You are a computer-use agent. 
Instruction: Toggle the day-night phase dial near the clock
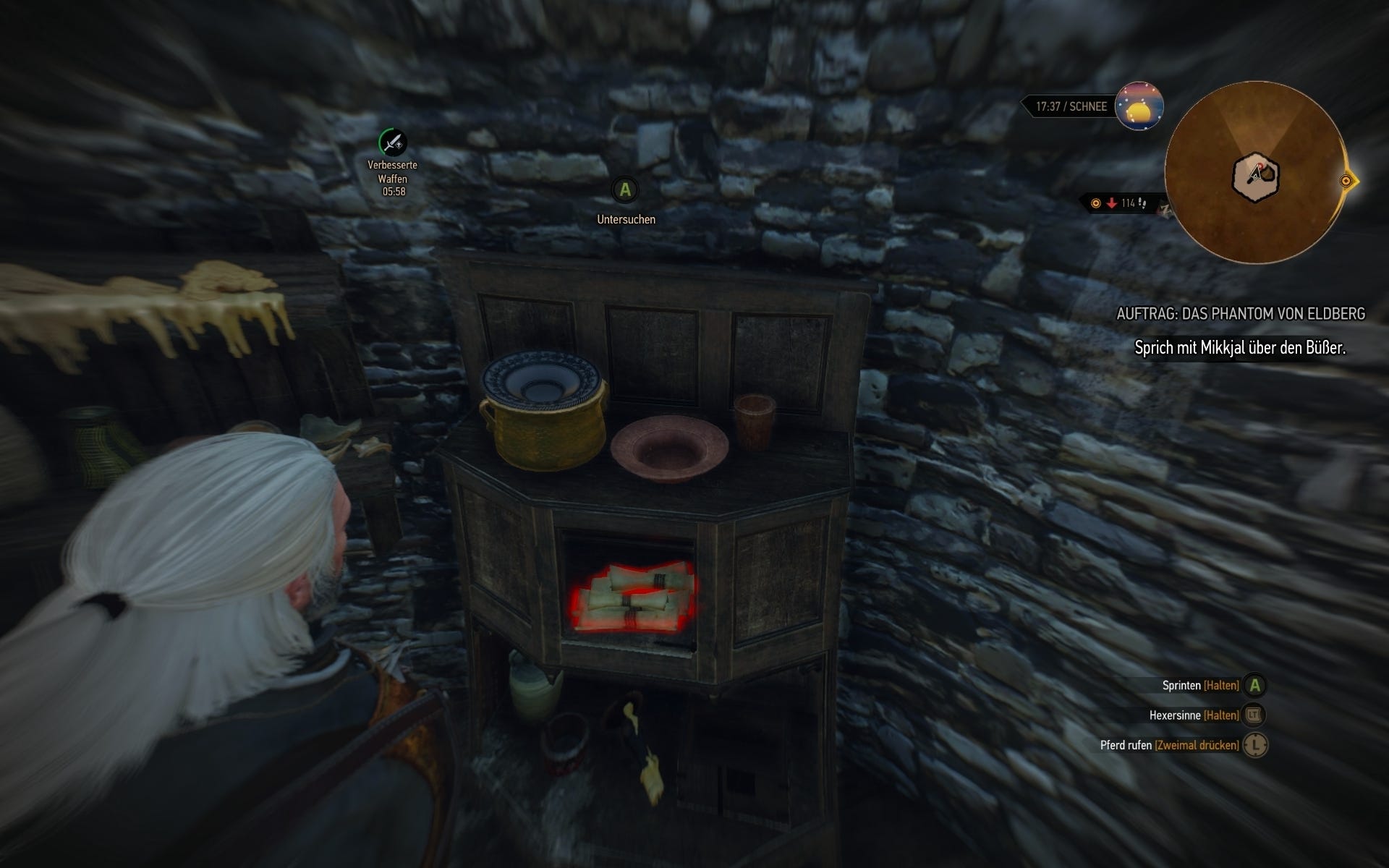[1142, 106]
